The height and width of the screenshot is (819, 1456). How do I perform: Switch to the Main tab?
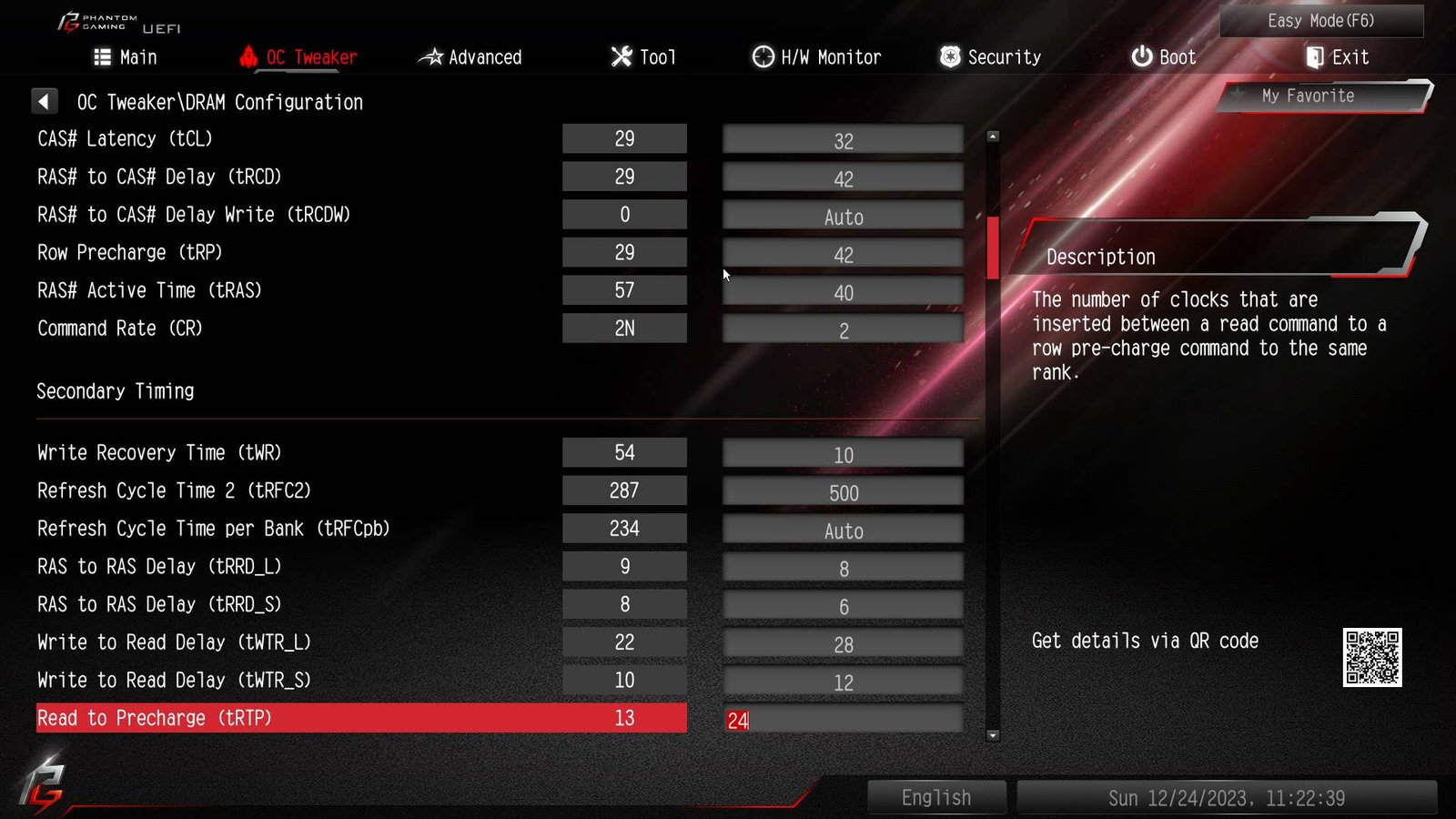point(126,57)
